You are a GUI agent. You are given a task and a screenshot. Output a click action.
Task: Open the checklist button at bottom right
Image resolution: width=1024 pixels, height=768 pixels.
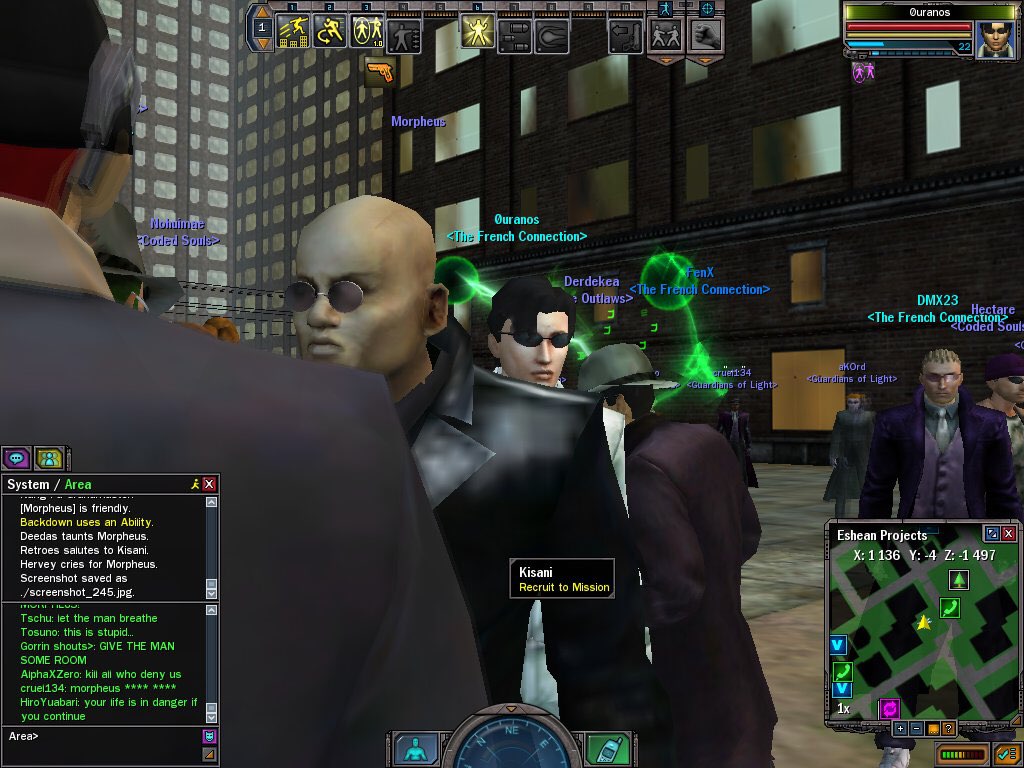(x=1005, y=753)
